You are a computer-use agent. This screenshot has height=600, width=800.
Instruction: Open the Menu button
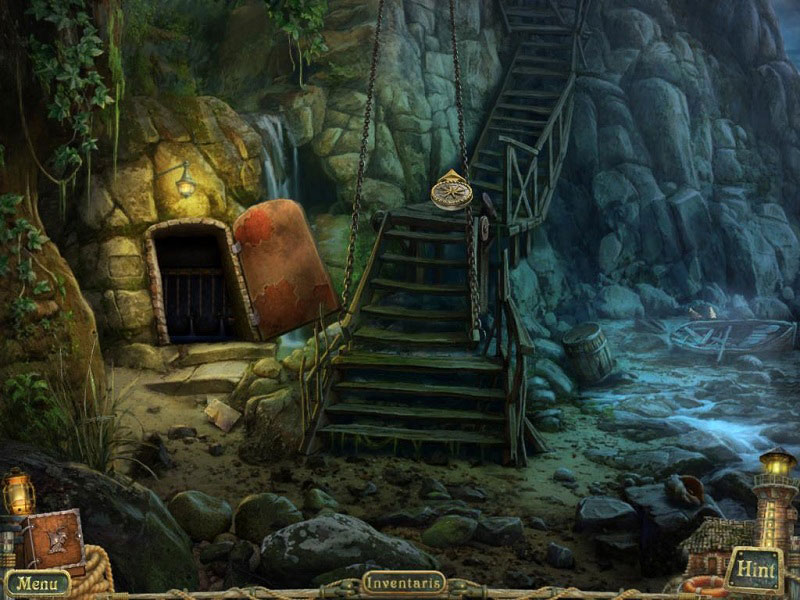coord(37,582)
